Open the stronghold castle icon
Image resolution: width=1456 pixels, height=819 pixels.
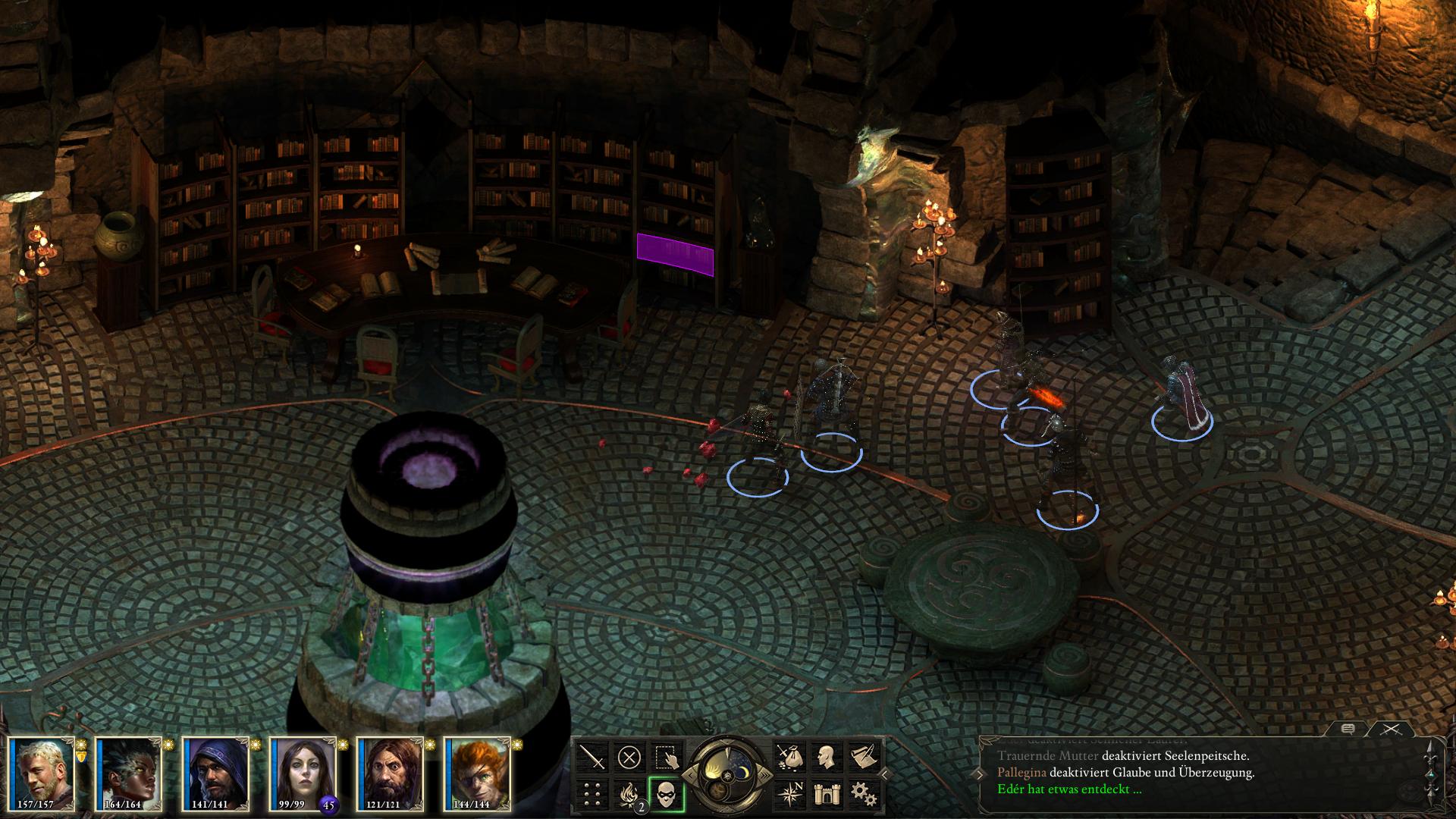click(826, 794)
